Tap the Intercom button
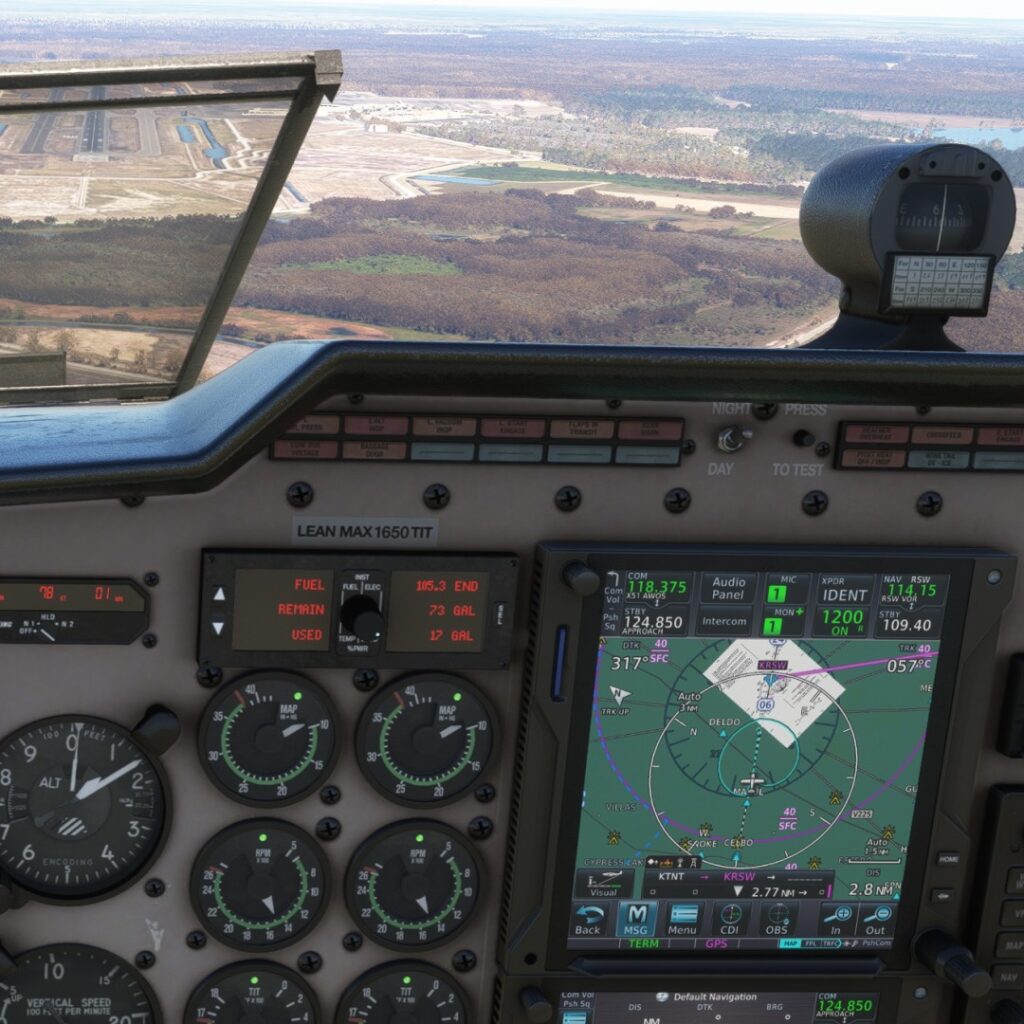Viewport: 1024px width, 1024px height. click(x=727, y=622)
